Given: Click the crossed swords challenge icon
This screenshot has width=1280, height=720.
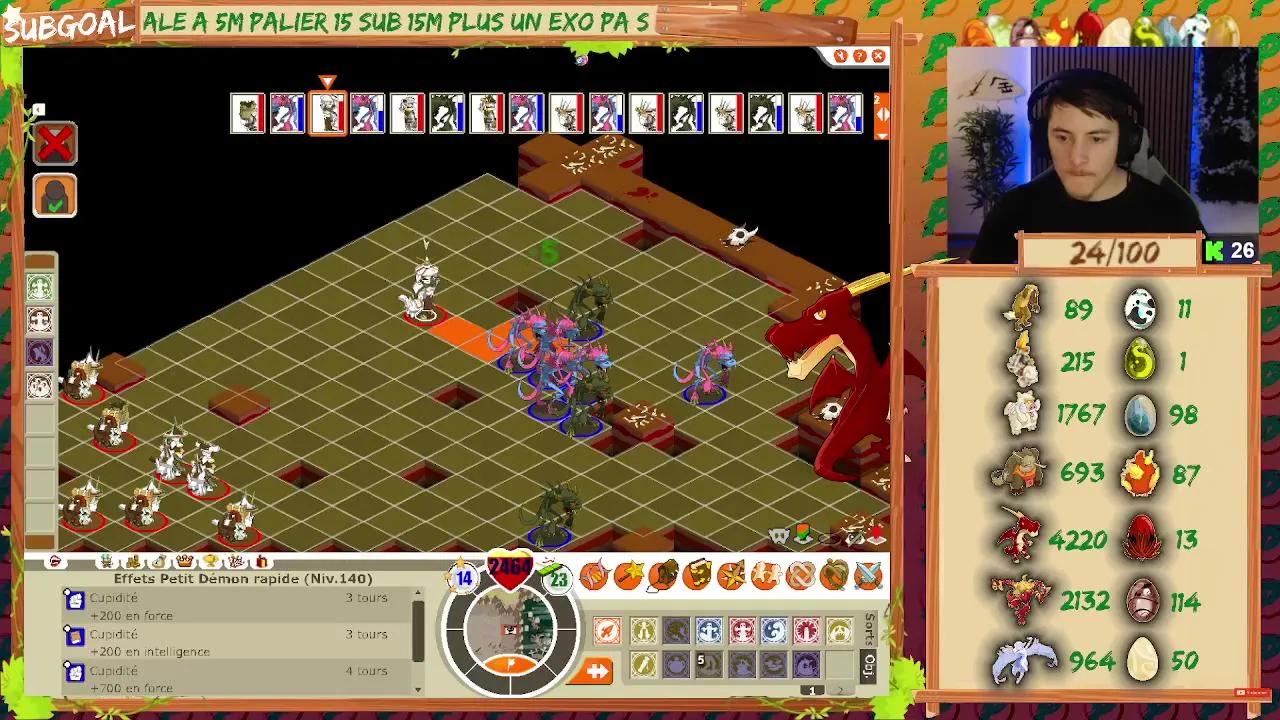Looking at the screenshot, I should point(867,575).
